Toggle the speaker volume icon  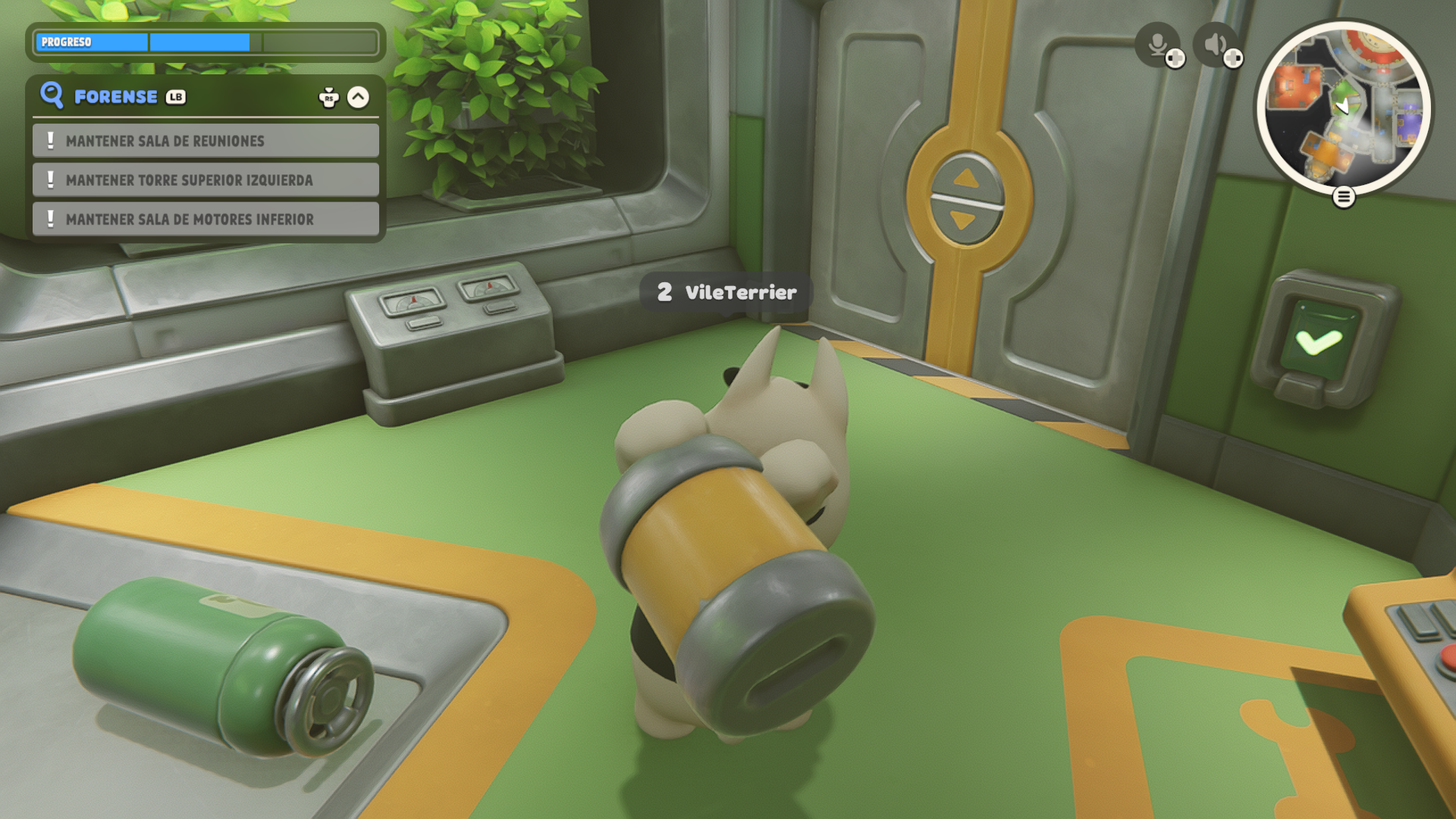coord(1215,44)
